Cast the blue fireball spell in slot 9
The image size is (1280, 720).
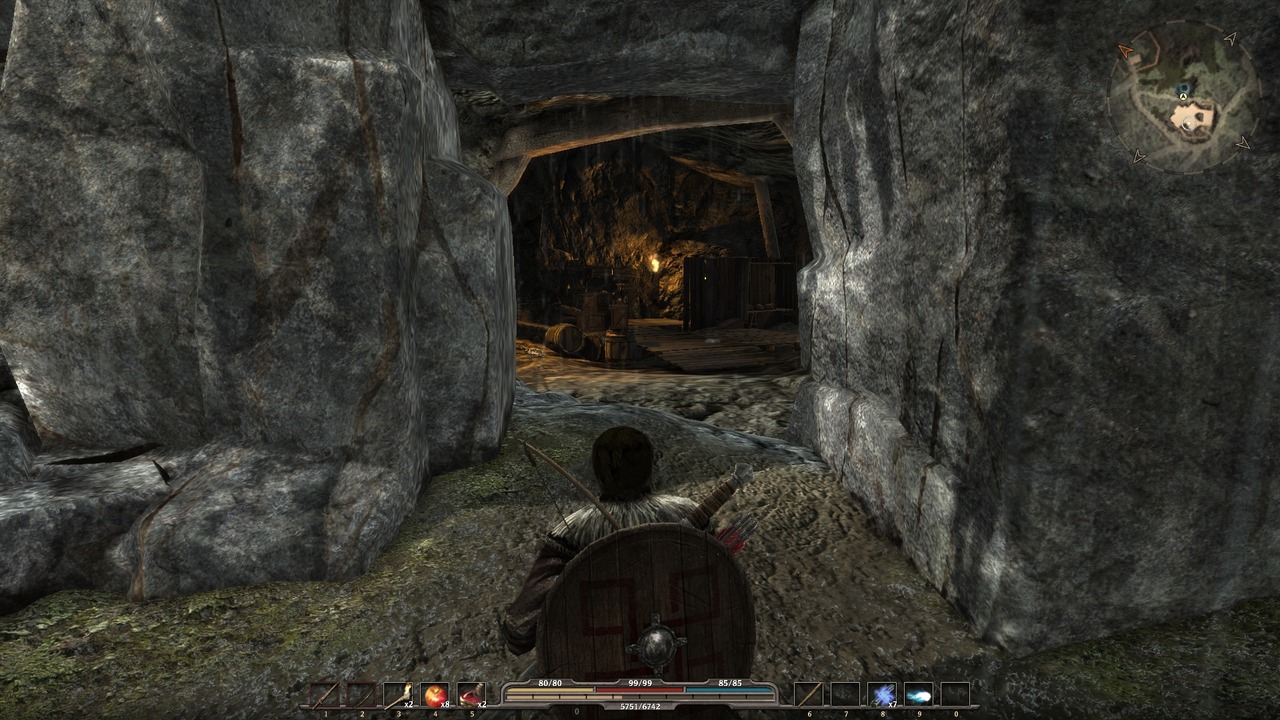pyautogui.click(x=918, y=694)
